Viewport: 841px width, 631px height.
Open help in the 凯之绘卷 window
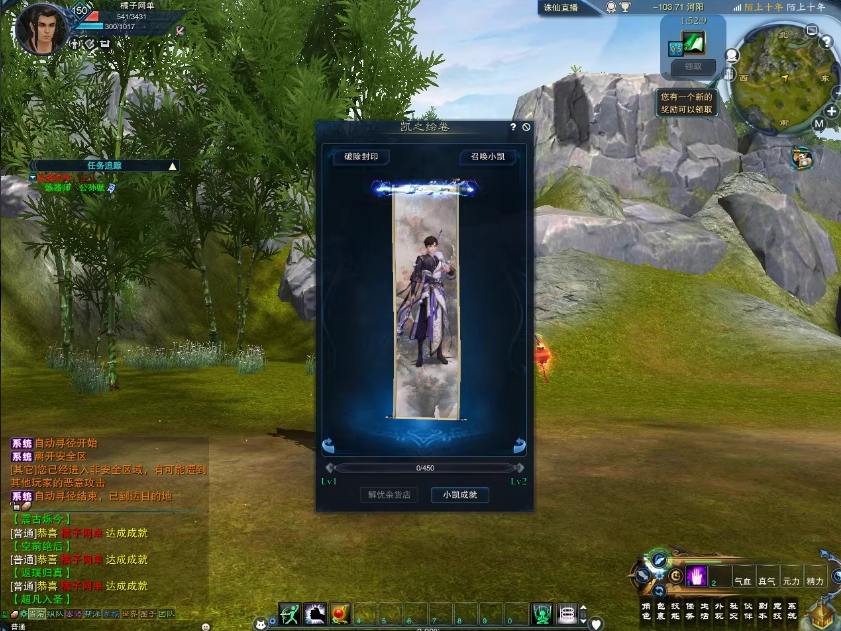(x=514, y=128)
